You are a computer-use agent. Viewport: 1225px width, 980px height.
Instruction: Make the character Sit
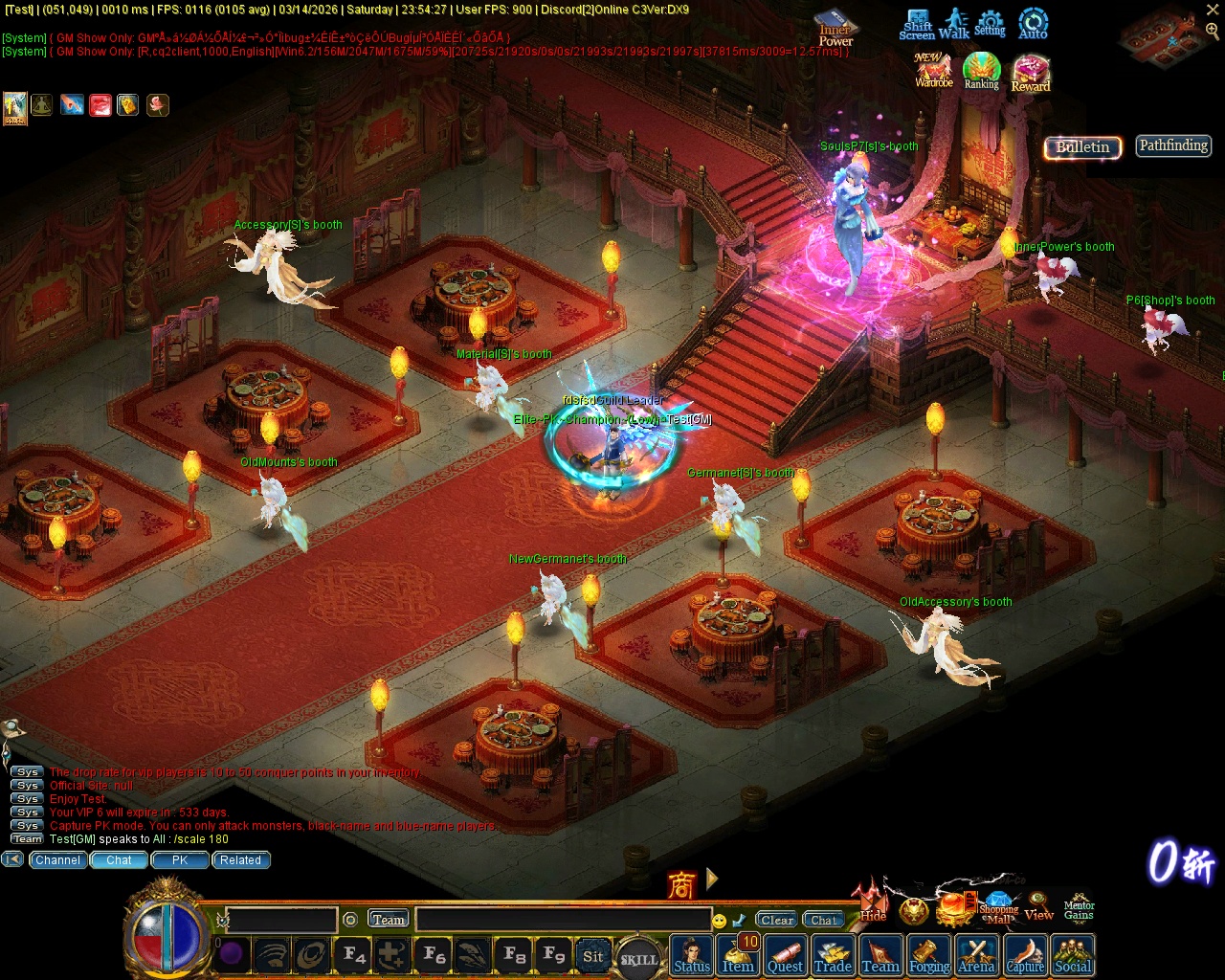point(593,956)
